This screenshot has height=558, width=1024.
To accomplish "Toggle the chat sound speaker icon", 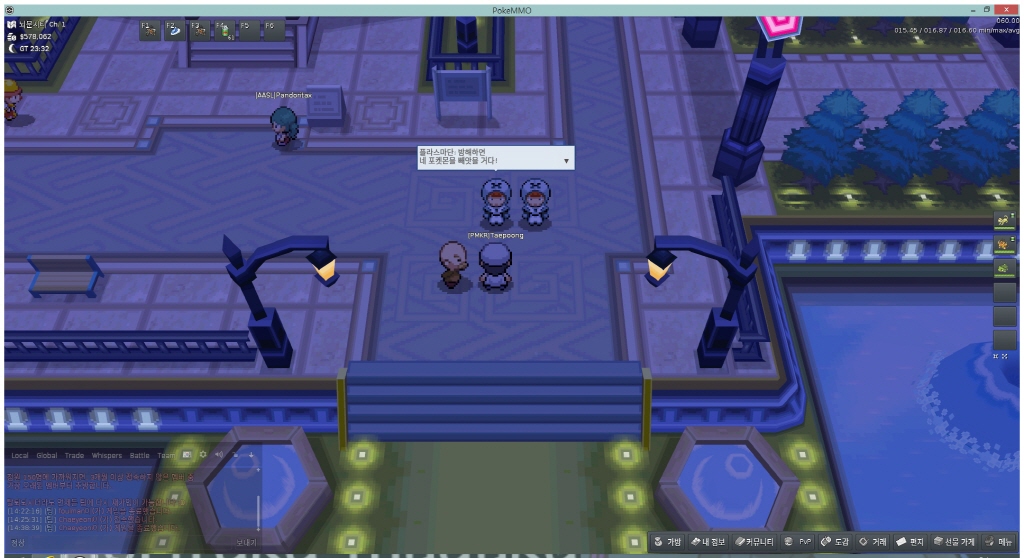I will coord(219,454).
